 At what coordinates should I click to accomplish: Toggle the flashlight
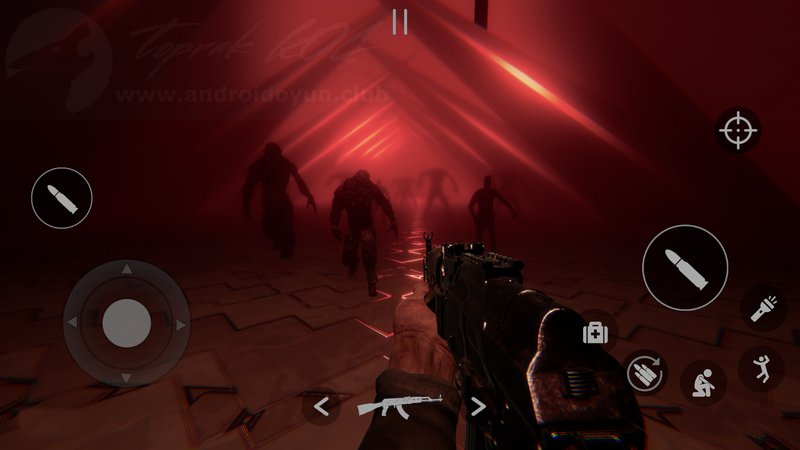pyautogui.click(x=762, y=306)
